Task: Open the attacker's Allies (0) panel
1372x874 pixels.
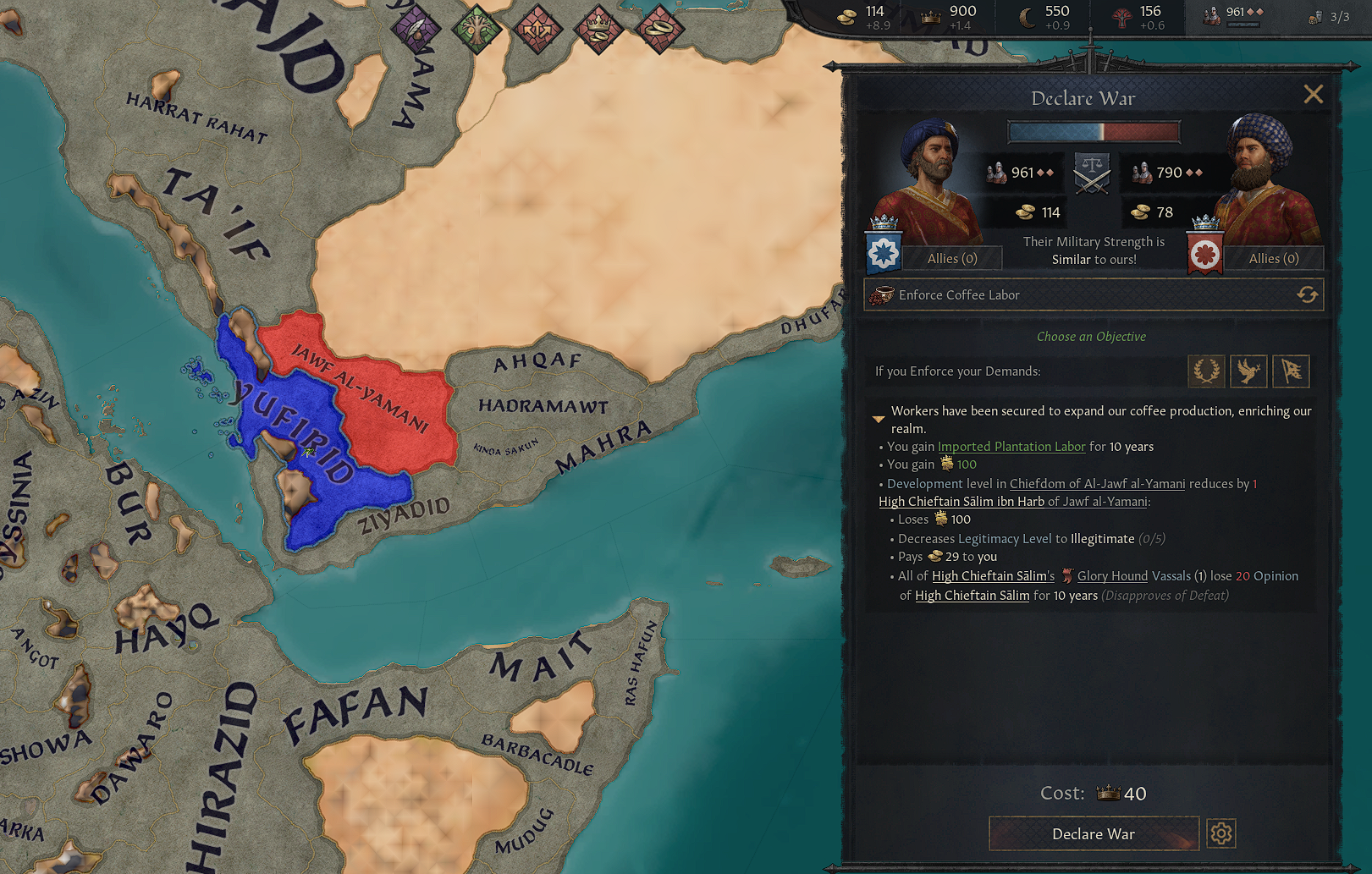Action: tap(951, 258)
